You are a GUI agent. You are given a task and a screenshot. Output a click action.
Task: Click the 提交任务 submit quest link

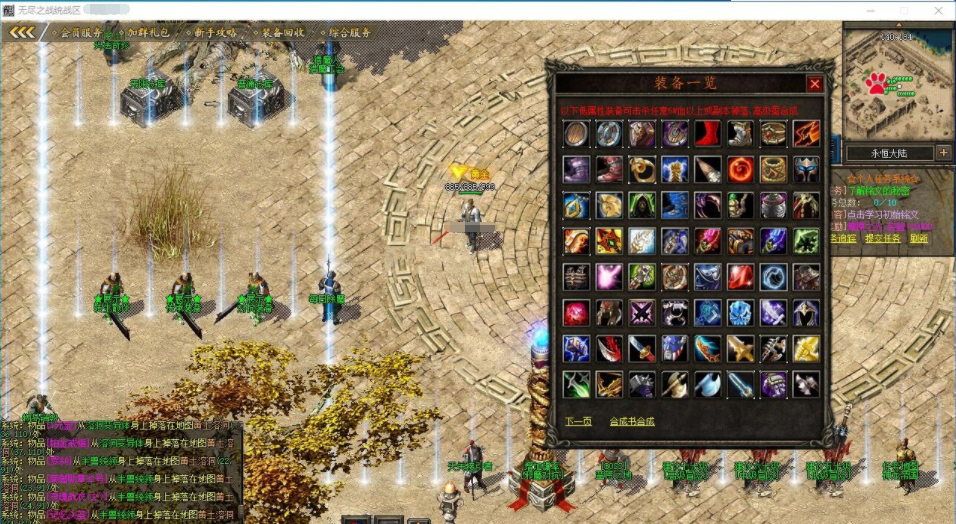pyautogui.click(x=882, y=238)
